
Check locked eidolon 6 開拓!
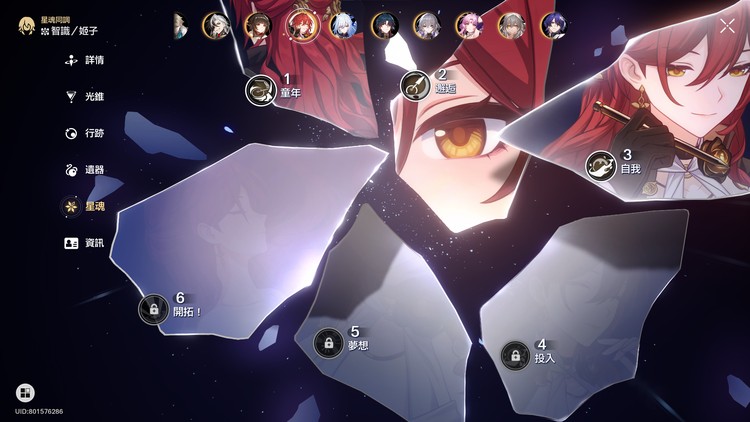(153, 308)
